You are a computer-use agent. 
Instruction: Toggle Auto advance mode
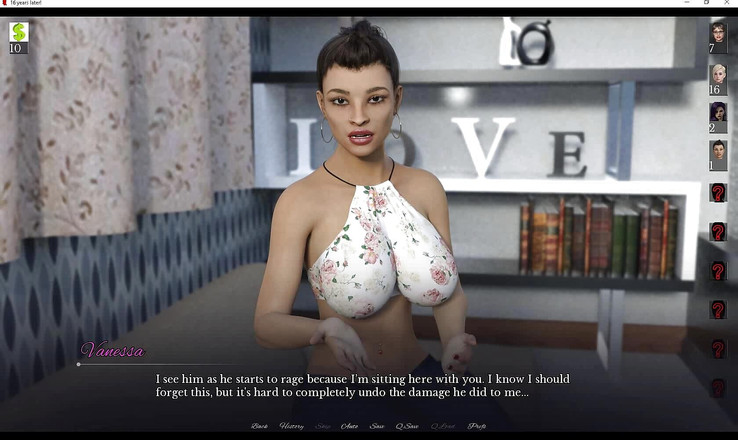[x=350, y=426]
